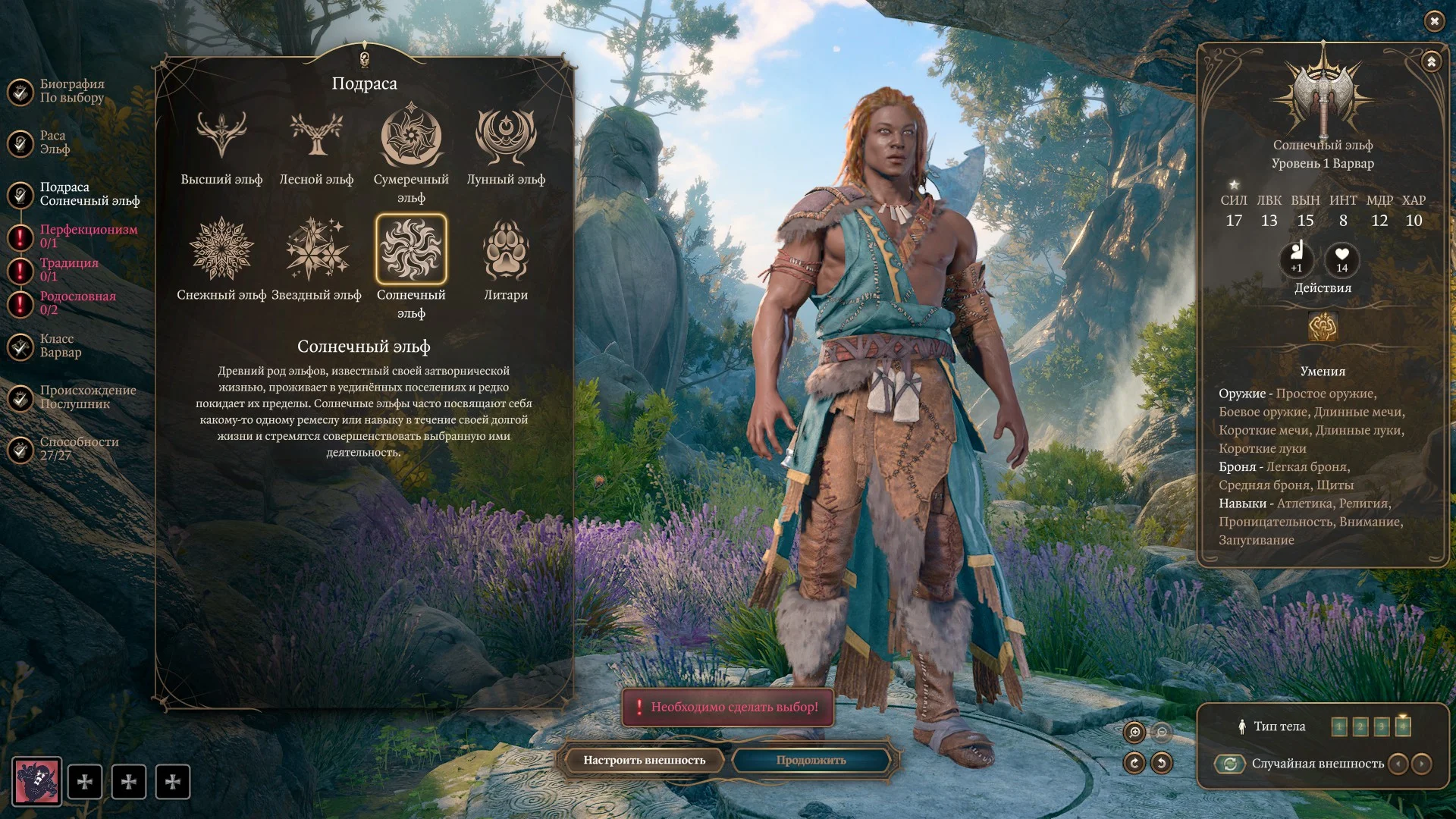This screenshot has height=819, width=1456.
Task: Open the Биография step
Action: [71, 91]
